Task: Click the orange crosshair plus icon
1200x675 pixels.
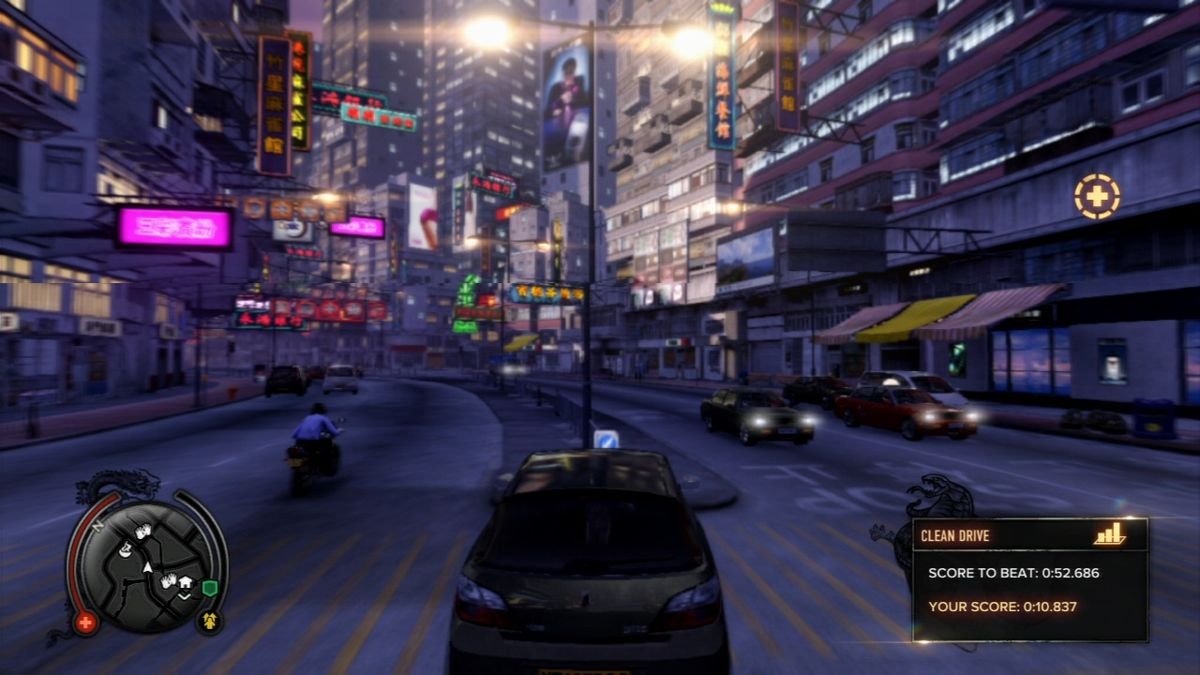Action: click(1097, 196)
